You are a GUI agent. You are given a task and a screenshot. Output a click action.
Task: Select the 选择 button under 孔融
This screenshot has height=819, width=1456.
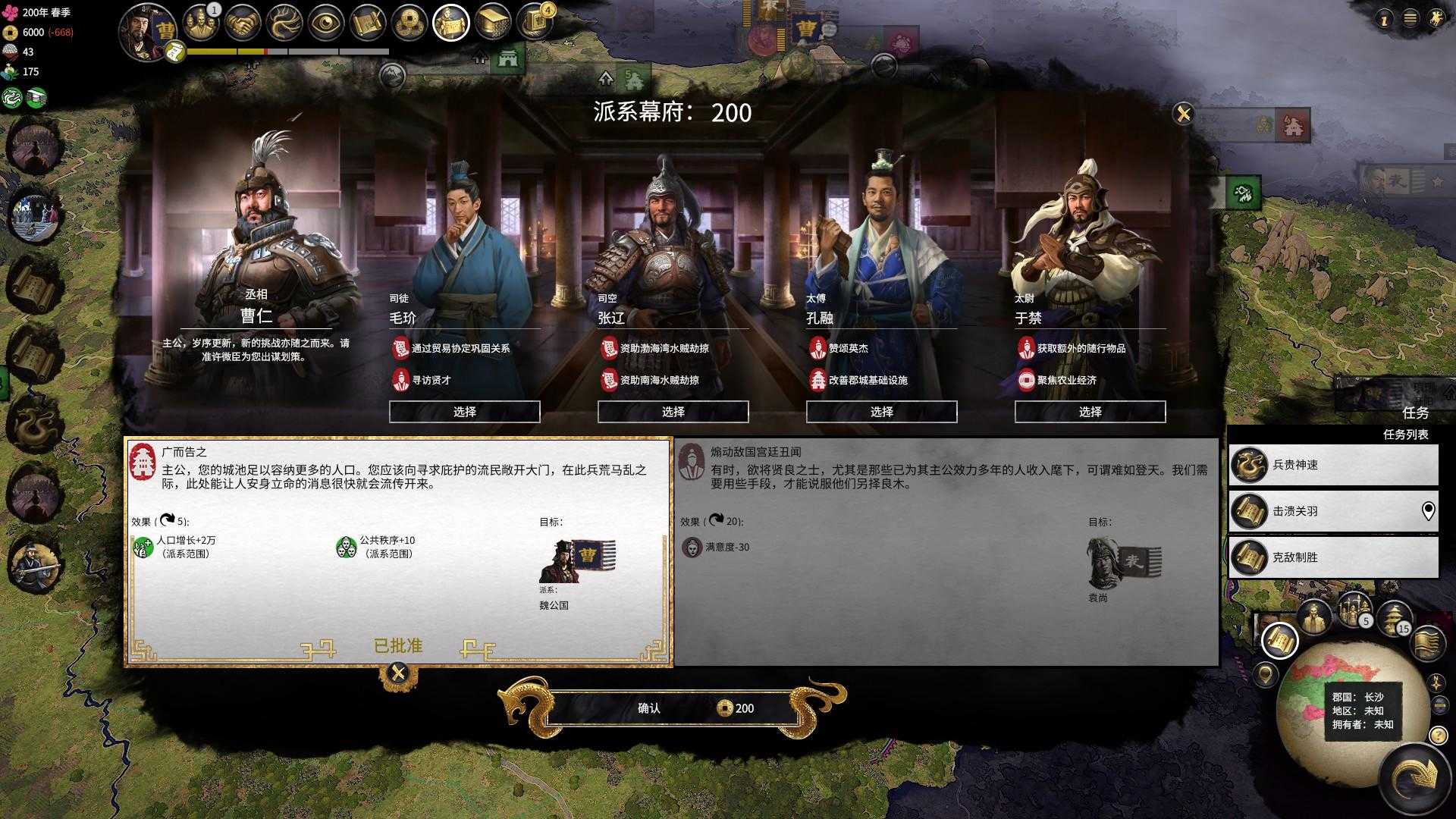[x=881, y=412]
